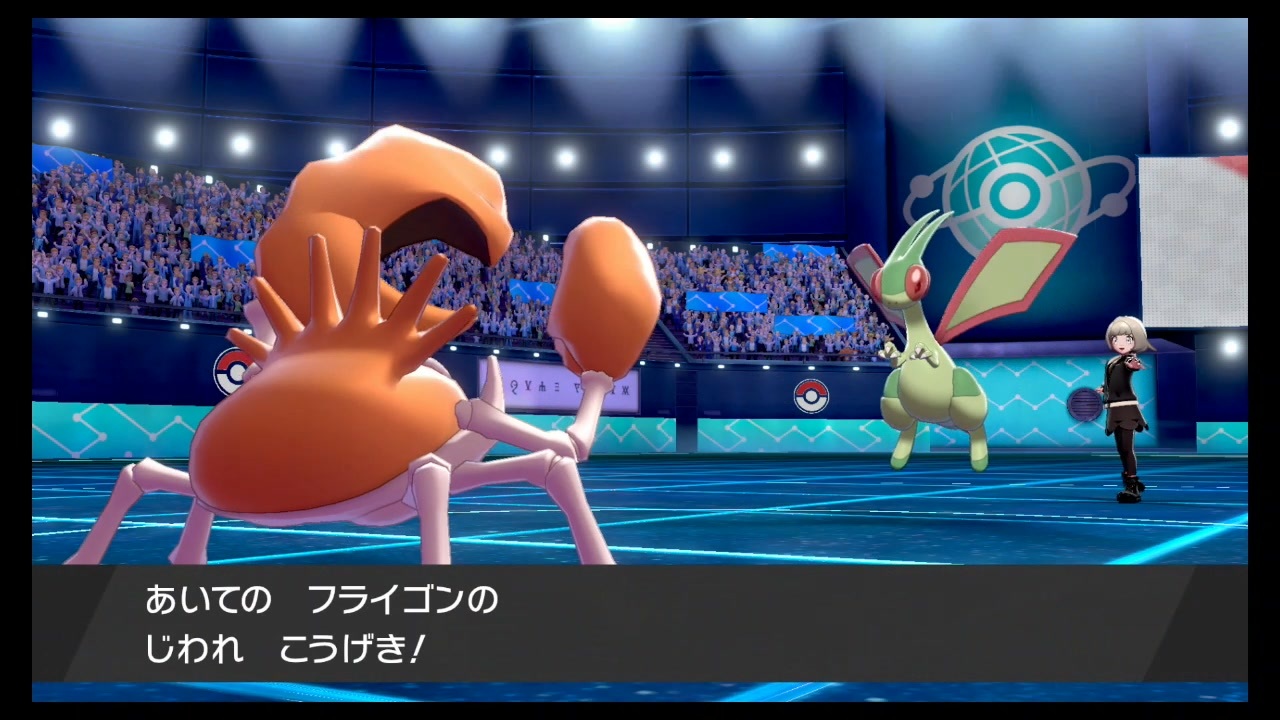The height and width of the screenshot is (720, 1280).
Task: Click the Poké Ball emblem on the right pillar
Action: point(811,396)
